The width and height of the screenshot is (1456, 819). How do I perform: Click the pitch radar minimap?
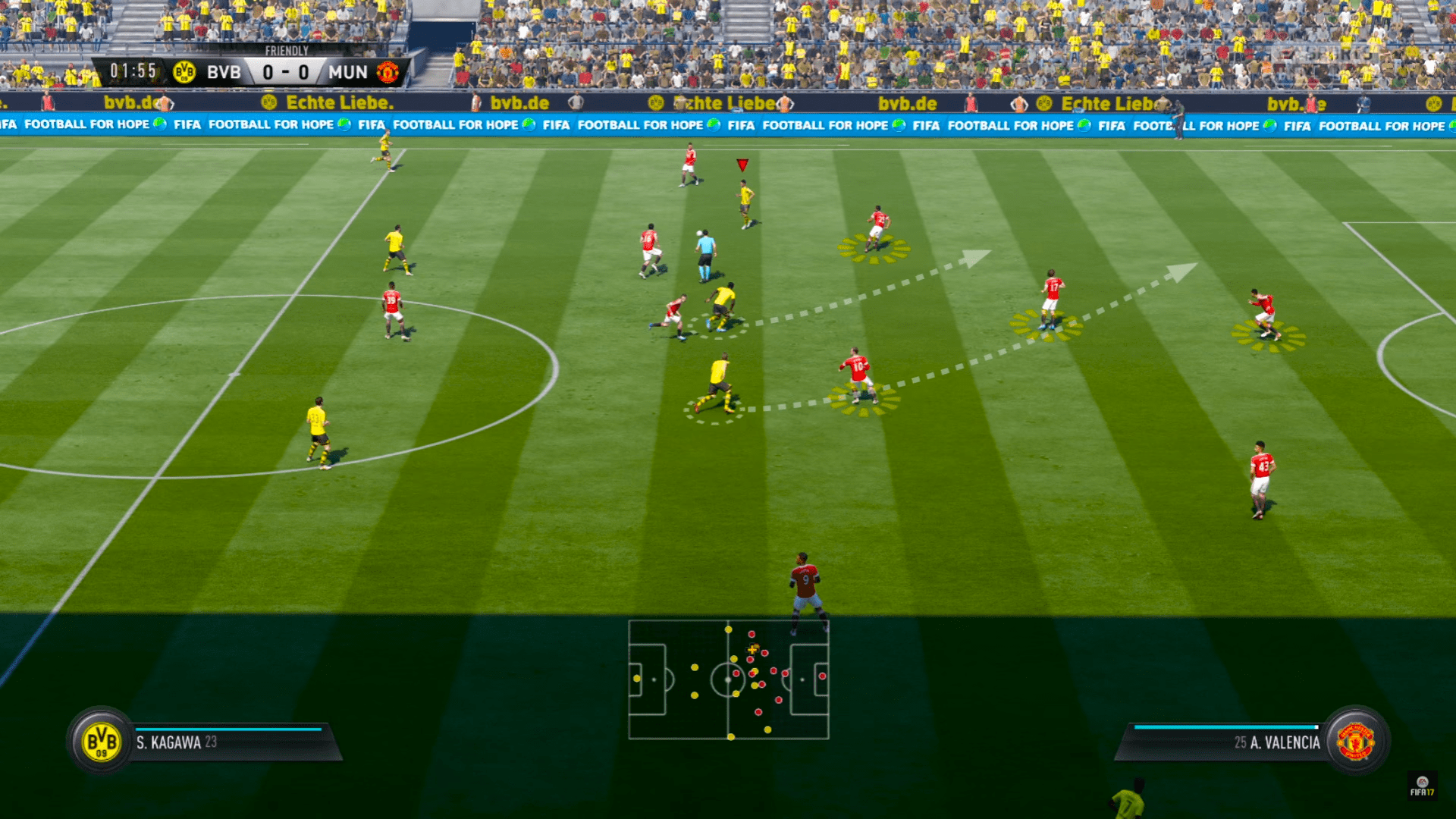[x=728, y=679]
